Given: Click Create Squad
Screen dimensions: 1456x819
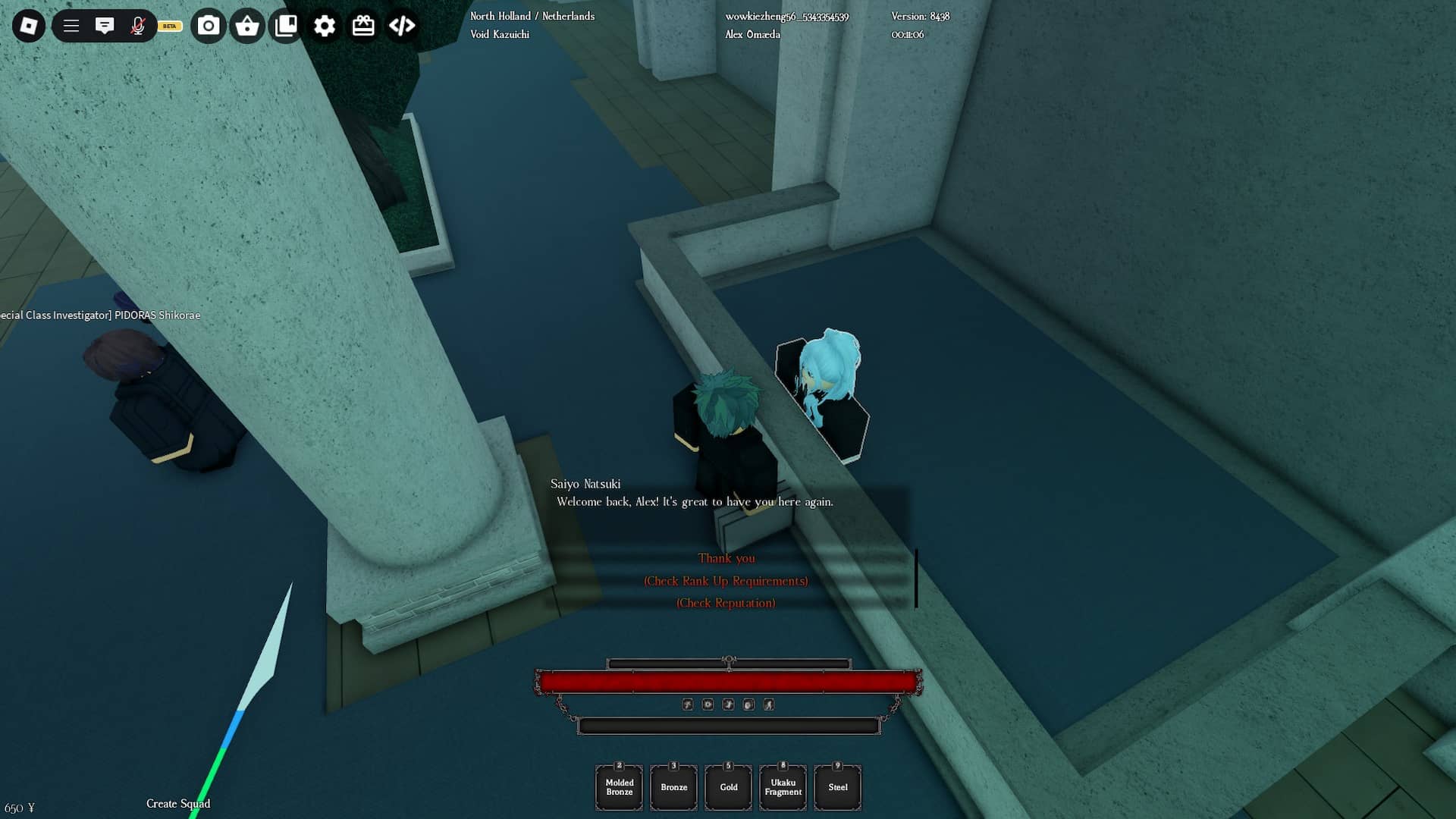Looking at the screenshot, I should pyautogui.click(x=178, y=803).
